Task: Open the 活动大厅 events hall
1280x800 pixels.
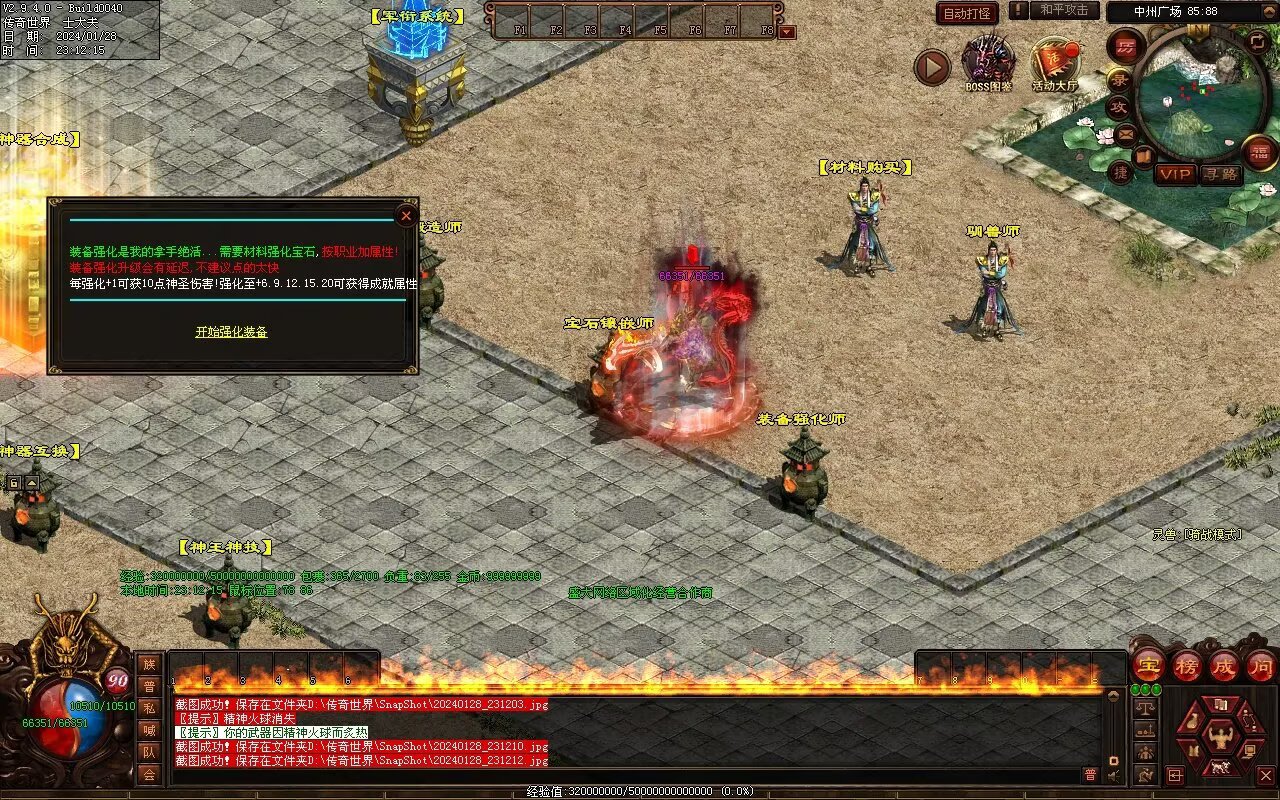Action: pos(1055,64)
